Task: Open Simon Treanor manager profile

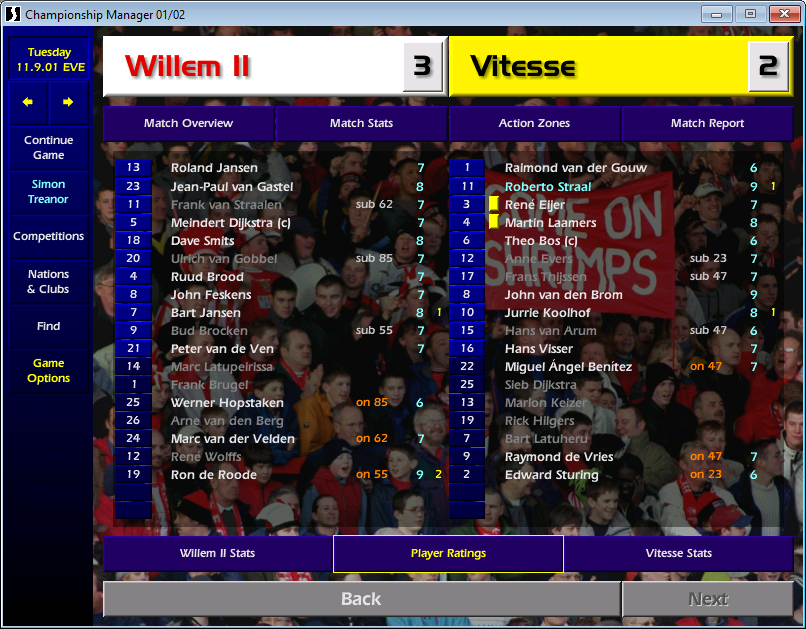Action: tap(48, 192)
